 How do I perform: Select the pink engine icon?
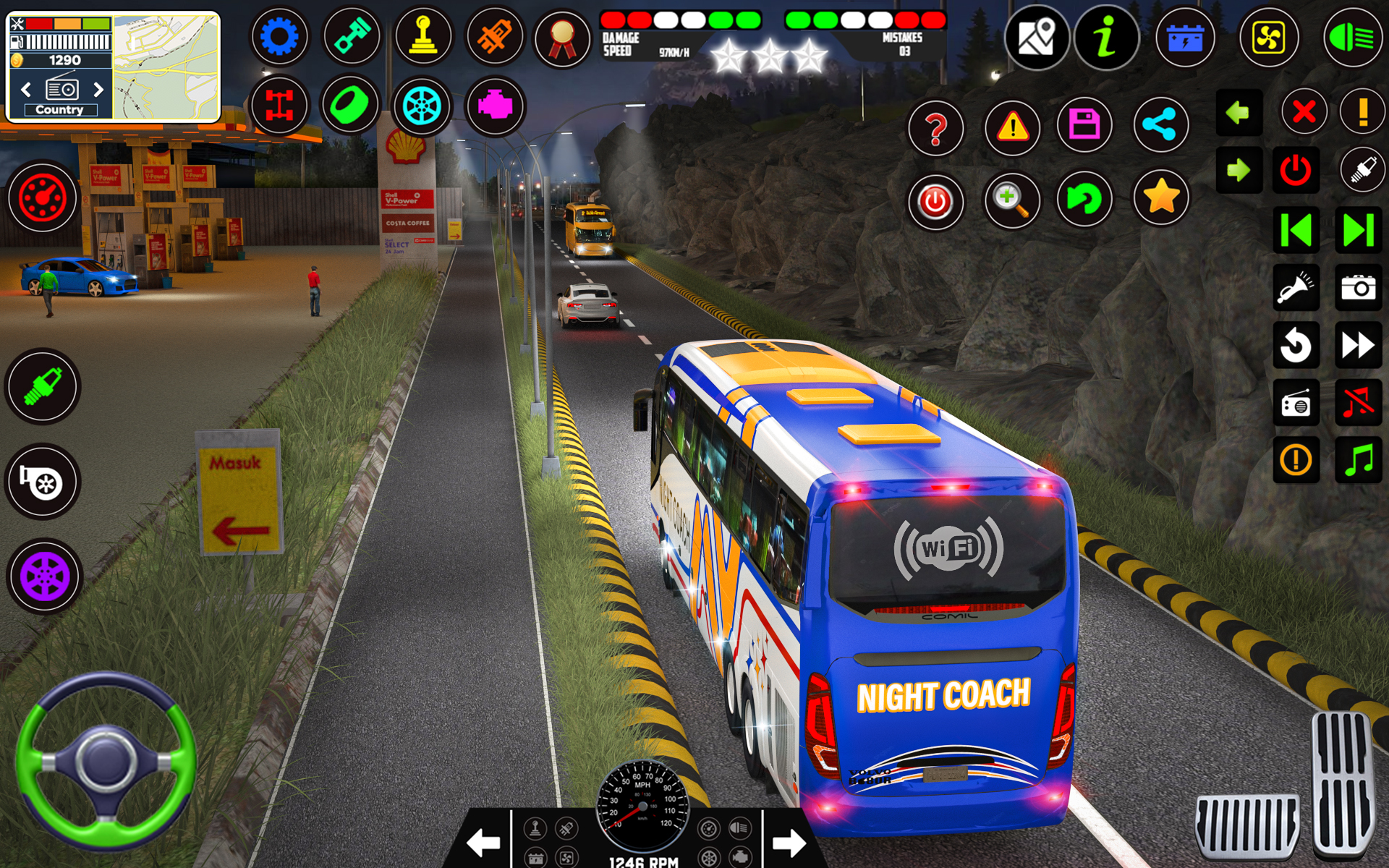pyautogui.click(x=495, y=105)
